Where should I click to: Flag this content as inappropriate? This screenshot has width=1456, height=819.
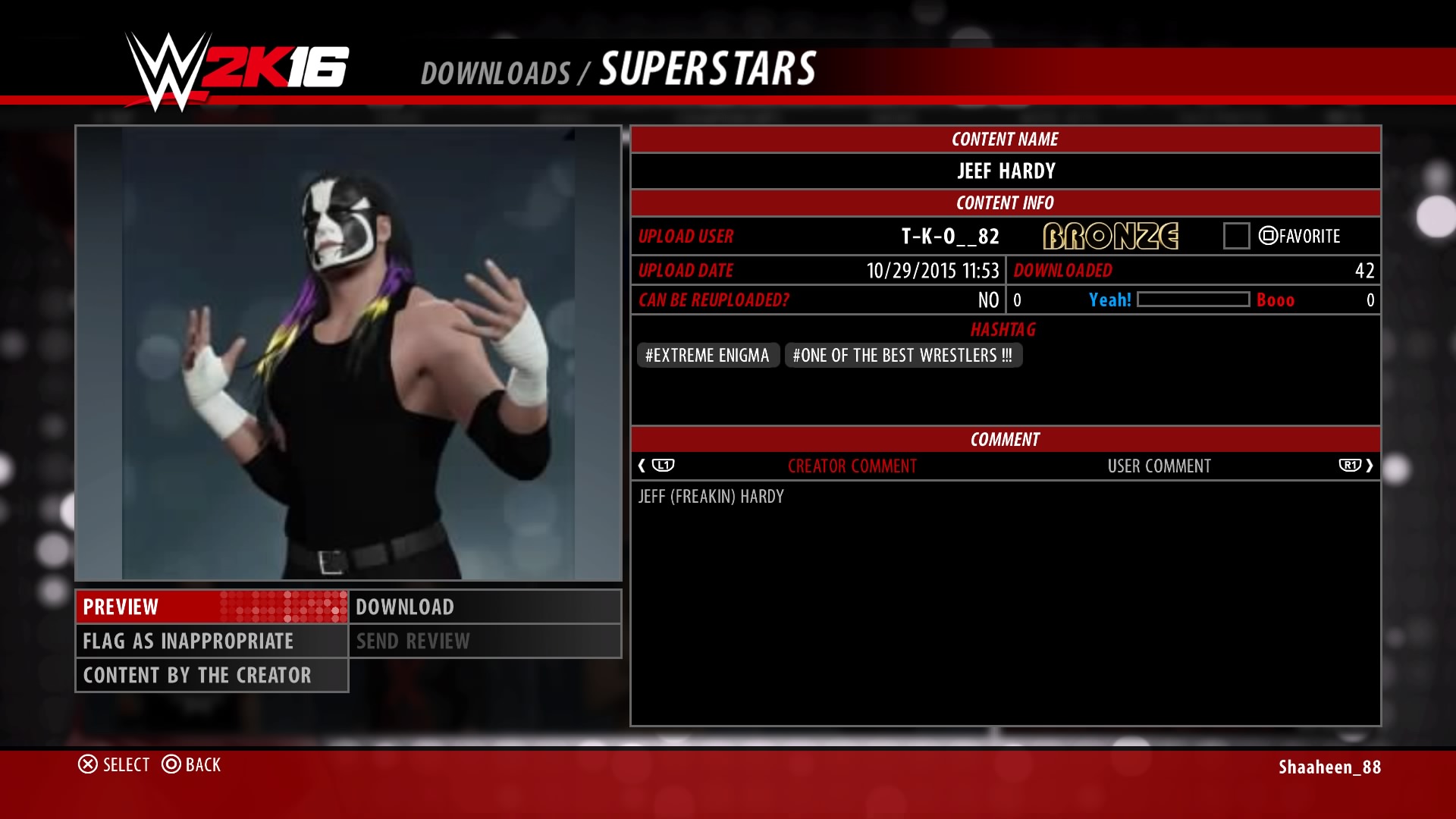(187, 641)
